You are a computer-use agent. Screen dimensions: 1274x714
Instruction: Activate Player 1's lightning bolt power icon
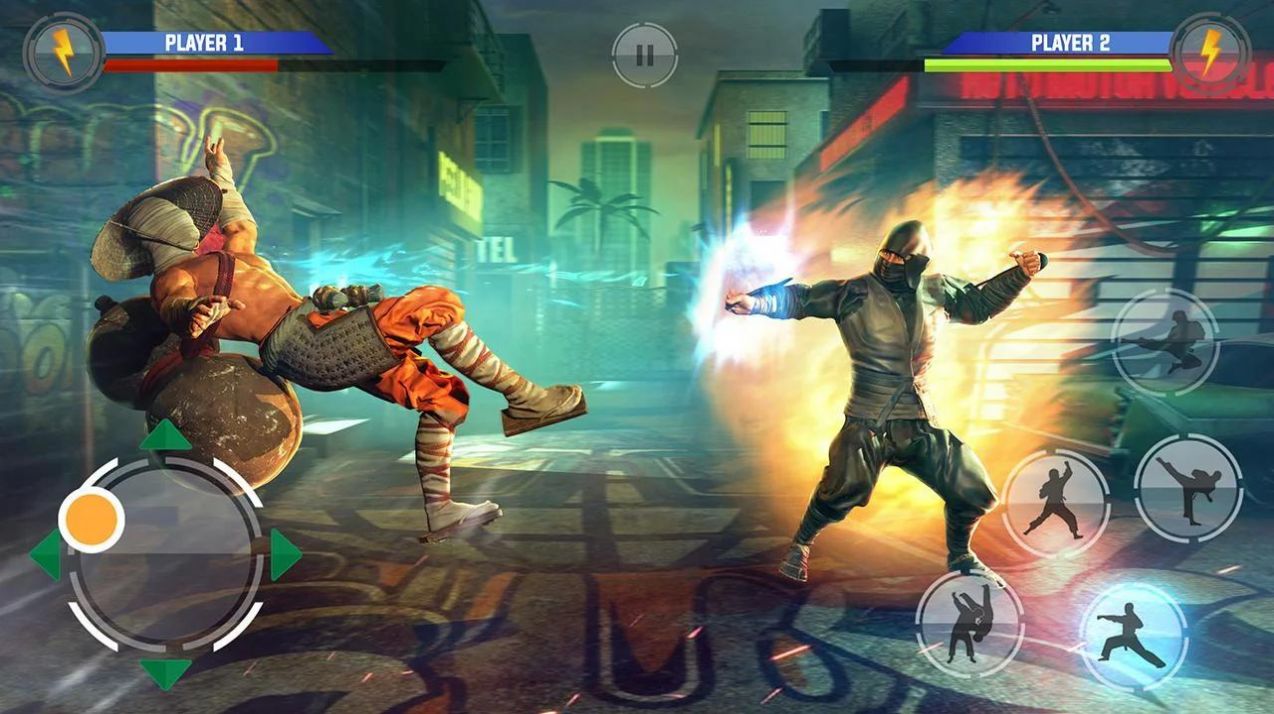[64, 52]
